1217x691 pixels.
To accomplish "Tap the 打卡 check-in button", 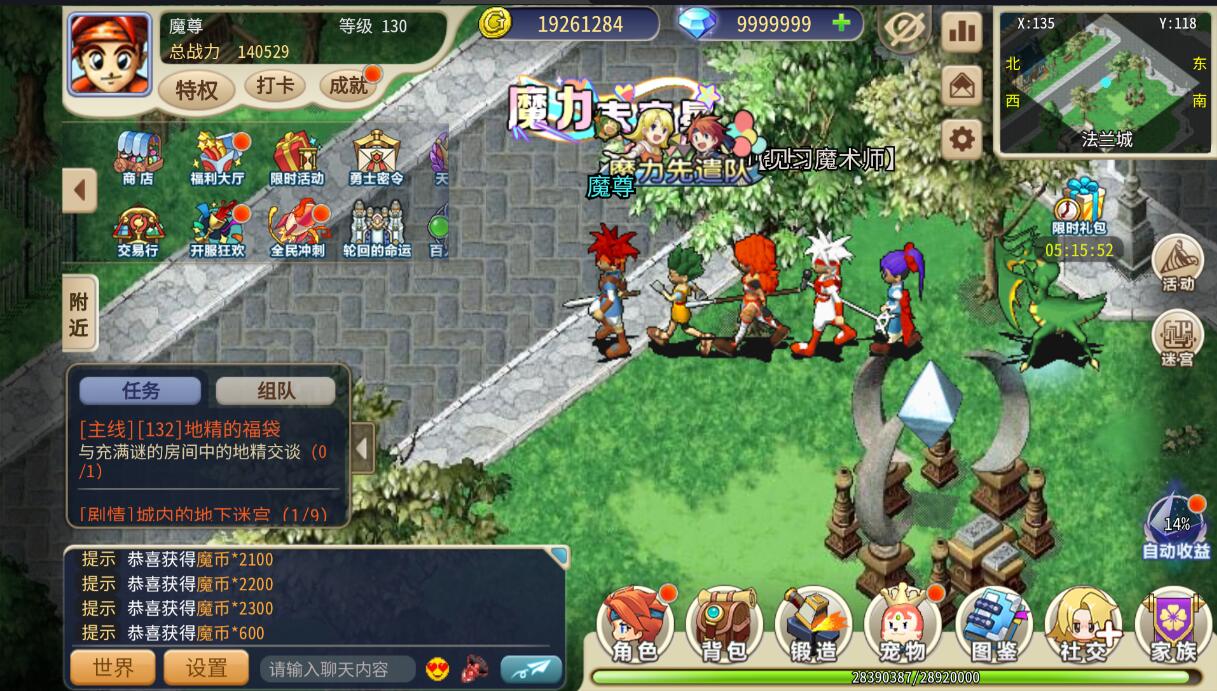I will click(x=275, y=86).
